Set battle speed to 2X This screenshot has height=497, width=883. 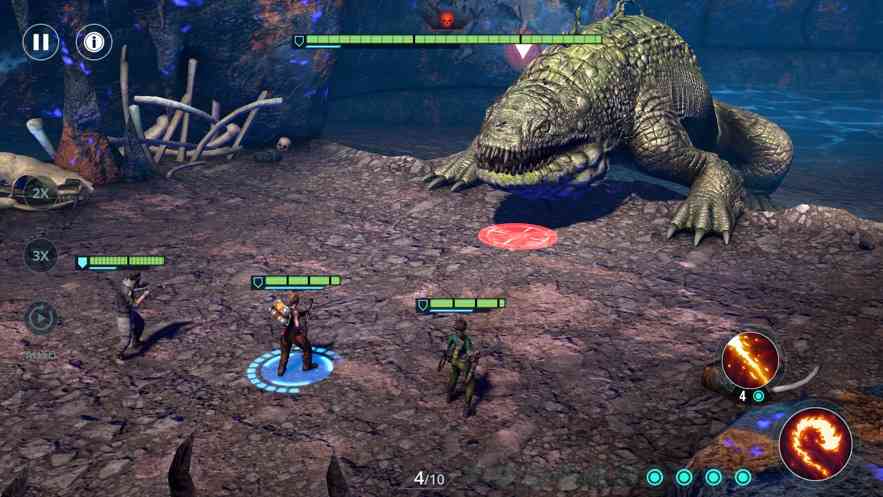point(41,191)
